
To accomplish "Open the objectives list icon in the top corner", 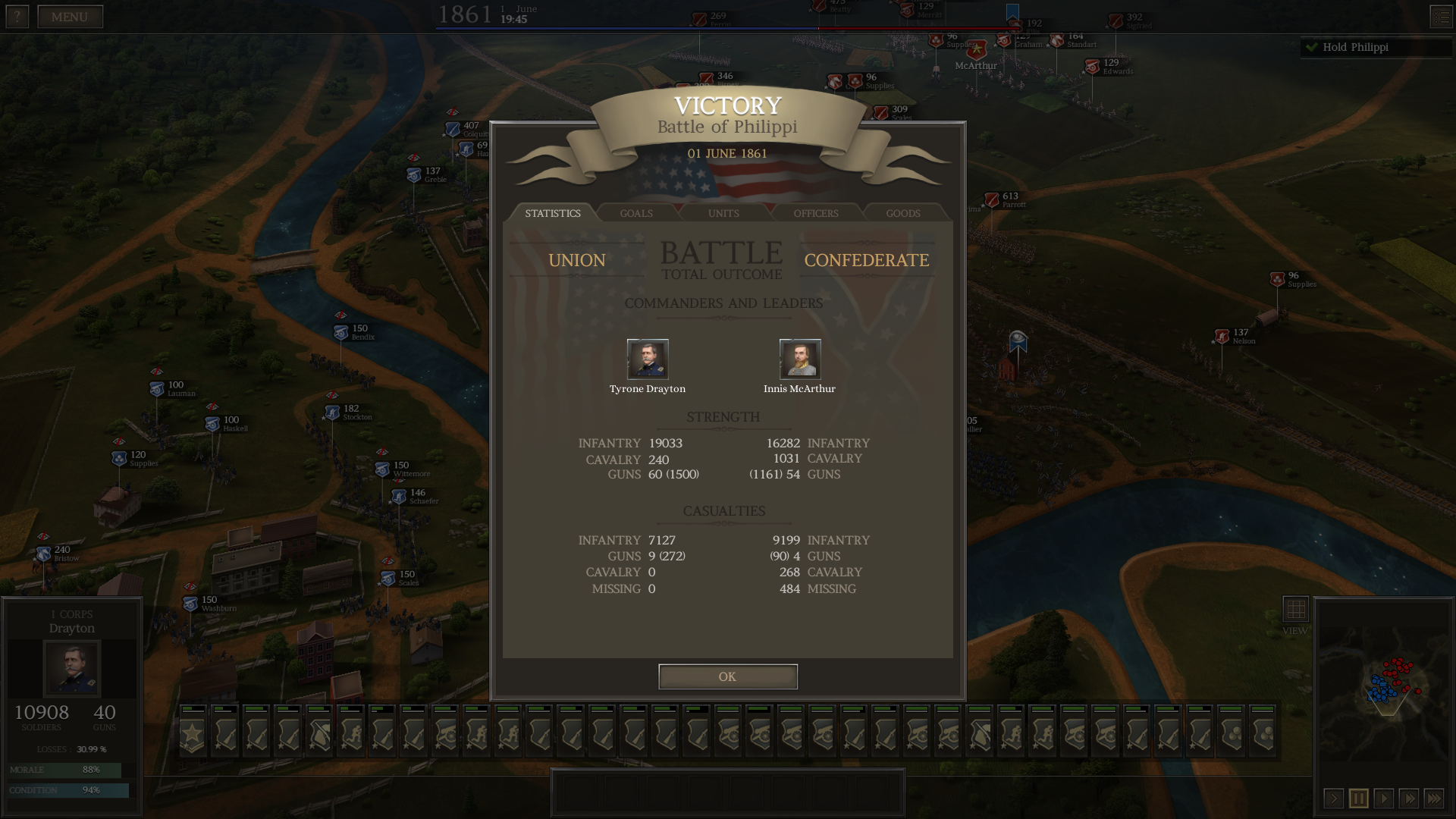I will 1441,17.
